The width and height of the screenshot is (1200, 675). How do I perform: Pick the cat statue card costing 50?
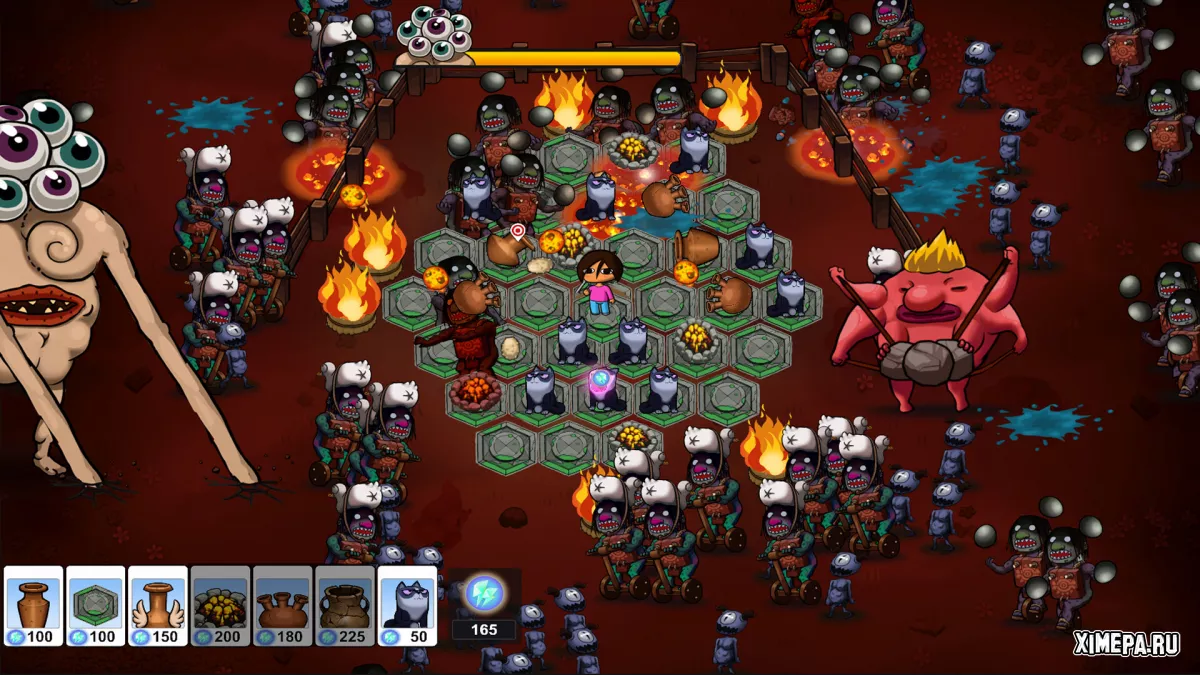[x=406, y=606]
